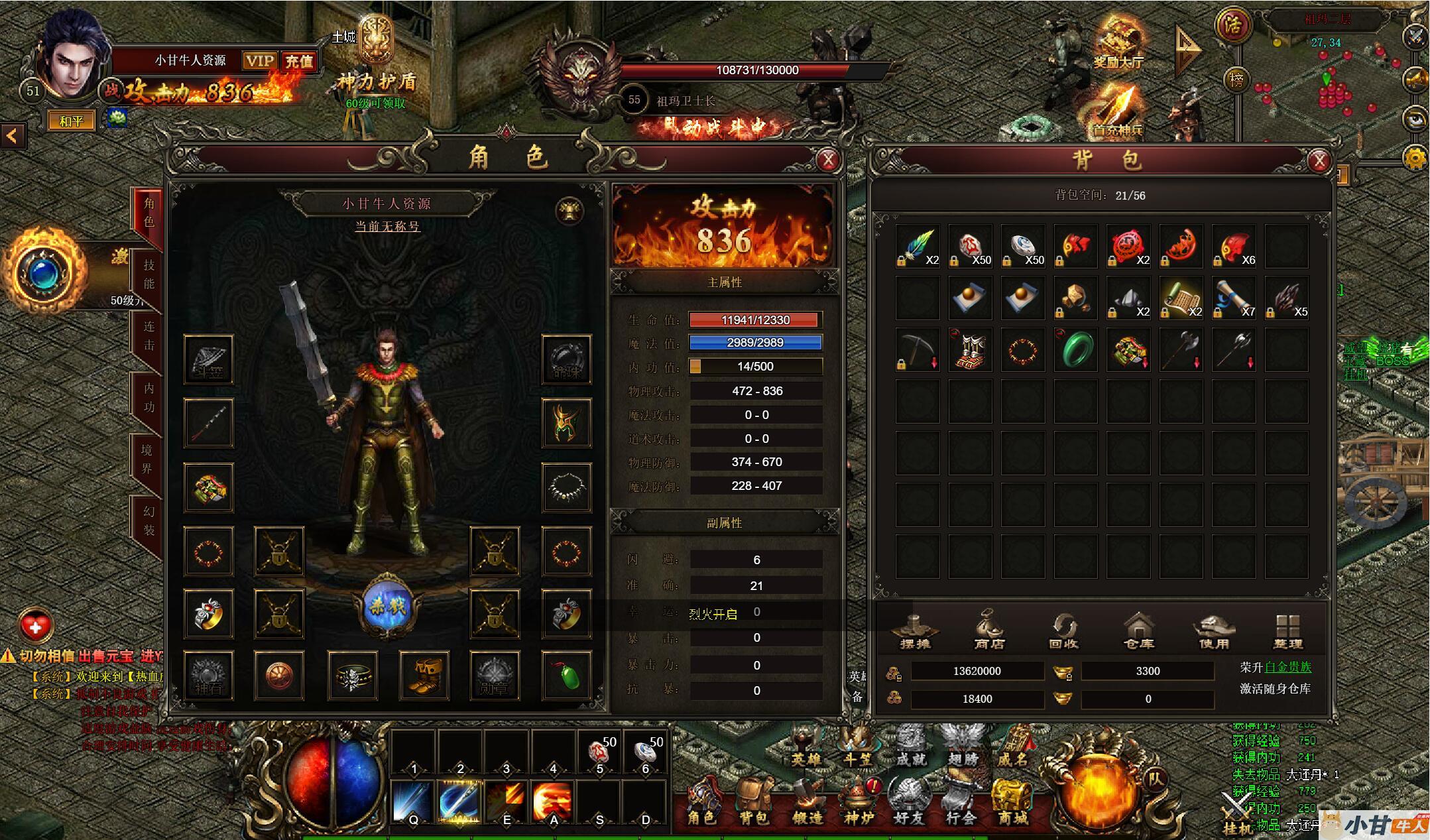Select the pickaxe in the backpack
Screen dimensions: 1430x840
(917, 350)
